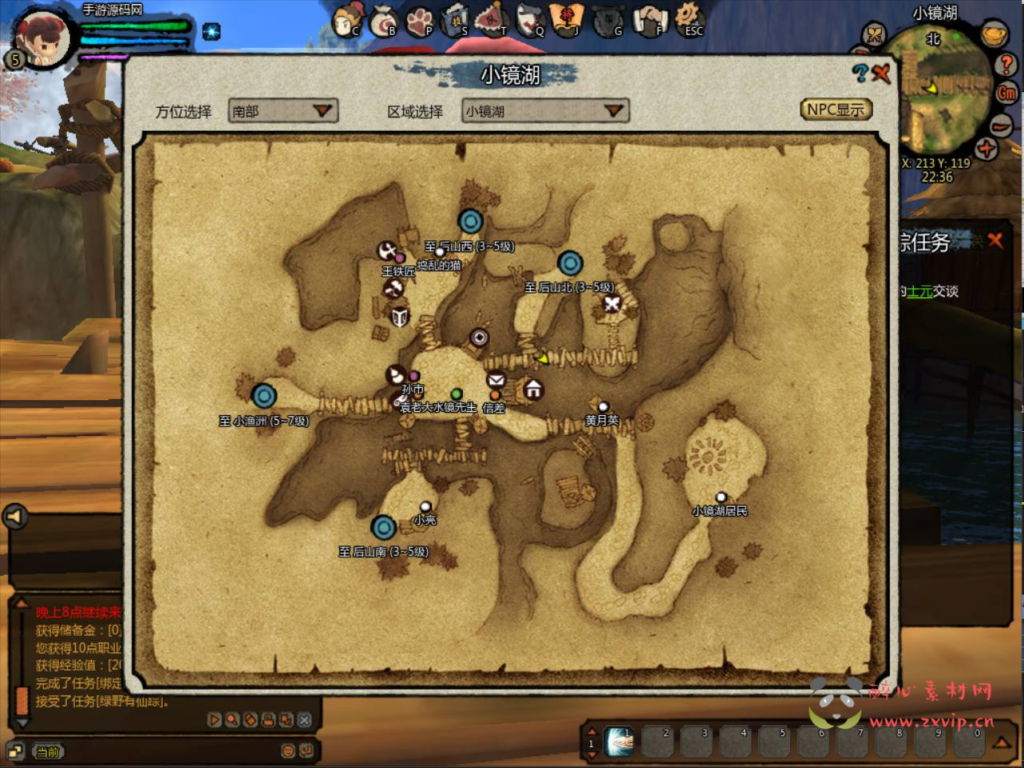The height and width of the screenshot is (768, 1024).
Task: Select the 至 小渔洲 (5~7级) portal marker
Action: 264,397
